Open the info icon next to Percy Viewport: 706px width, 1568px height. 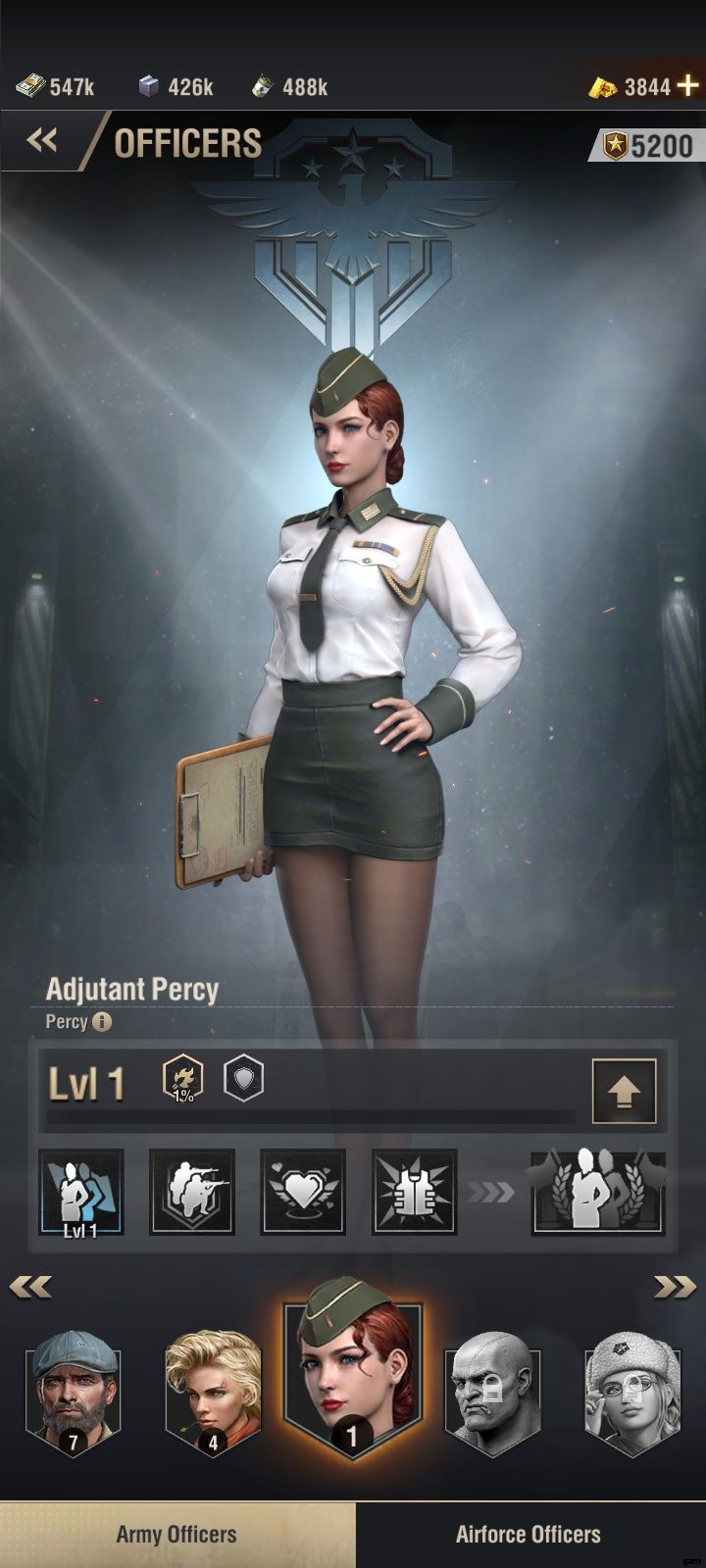103,1022
